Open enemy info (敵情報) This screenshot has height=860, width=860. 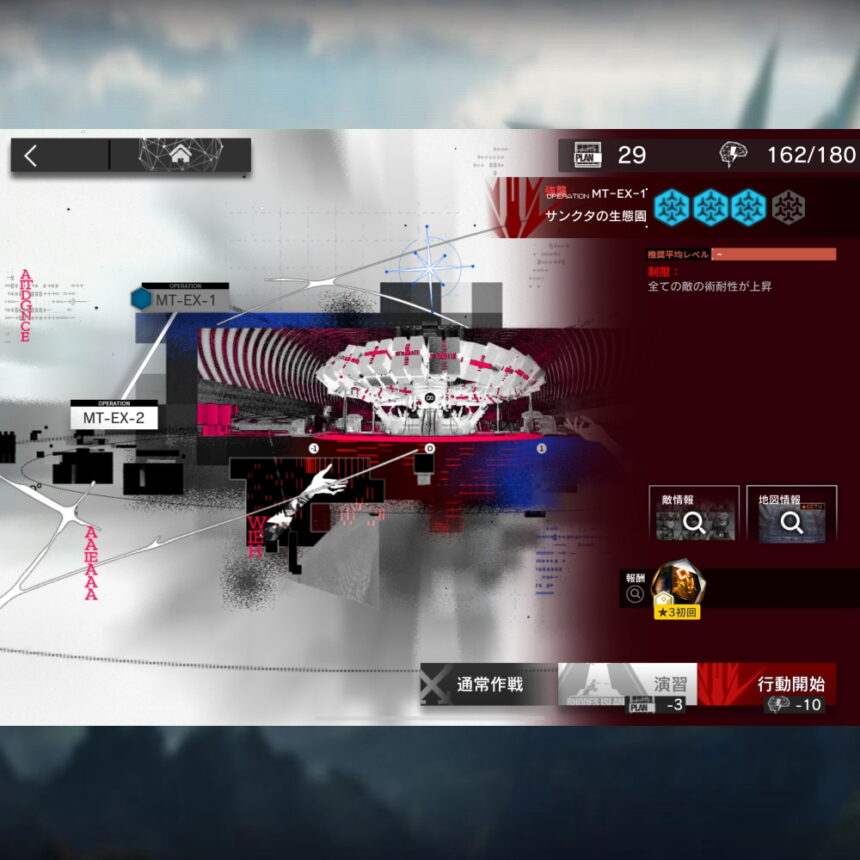(693, 514)
